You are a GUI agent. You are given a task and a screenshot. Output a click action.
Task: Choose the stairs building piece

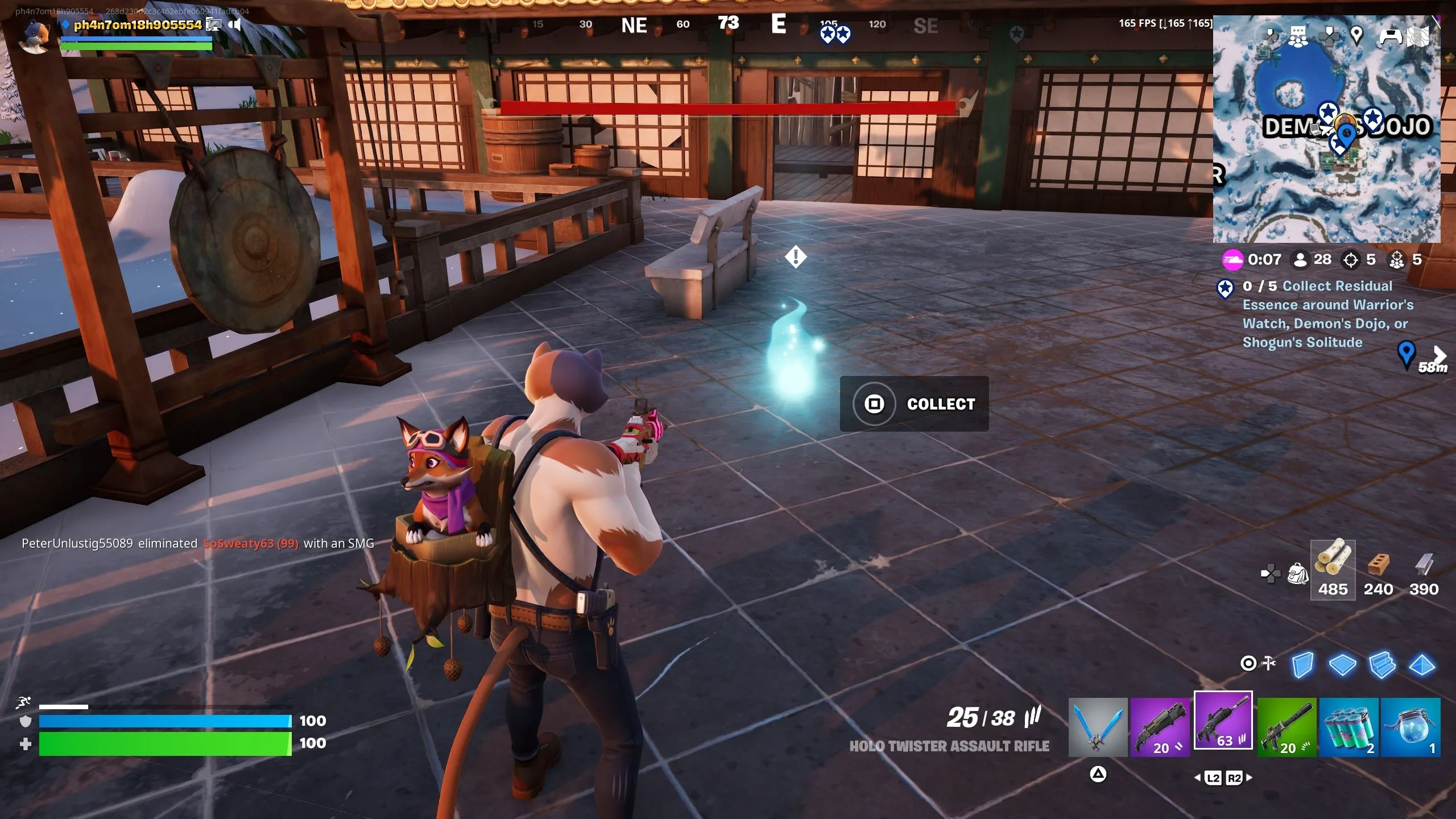1382,664
